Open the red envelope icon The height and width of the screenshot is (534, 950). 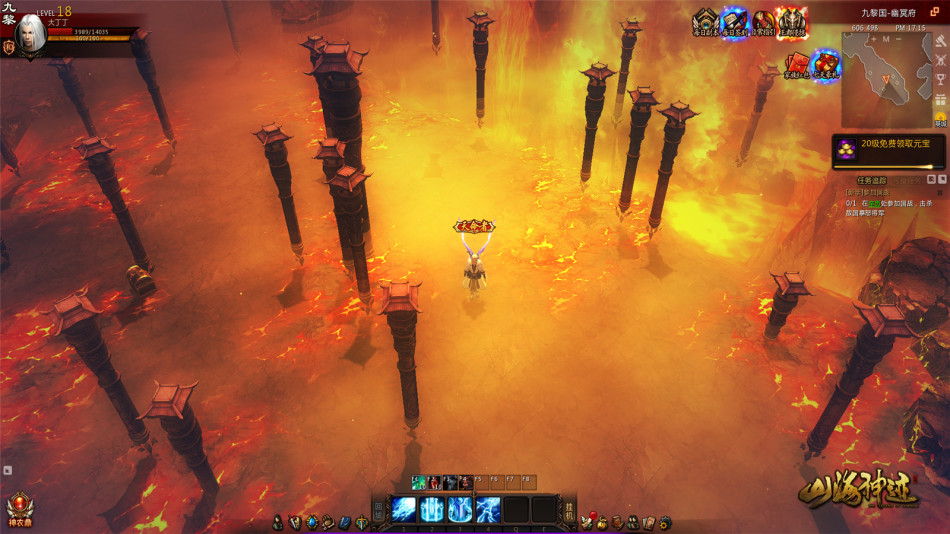797,66
